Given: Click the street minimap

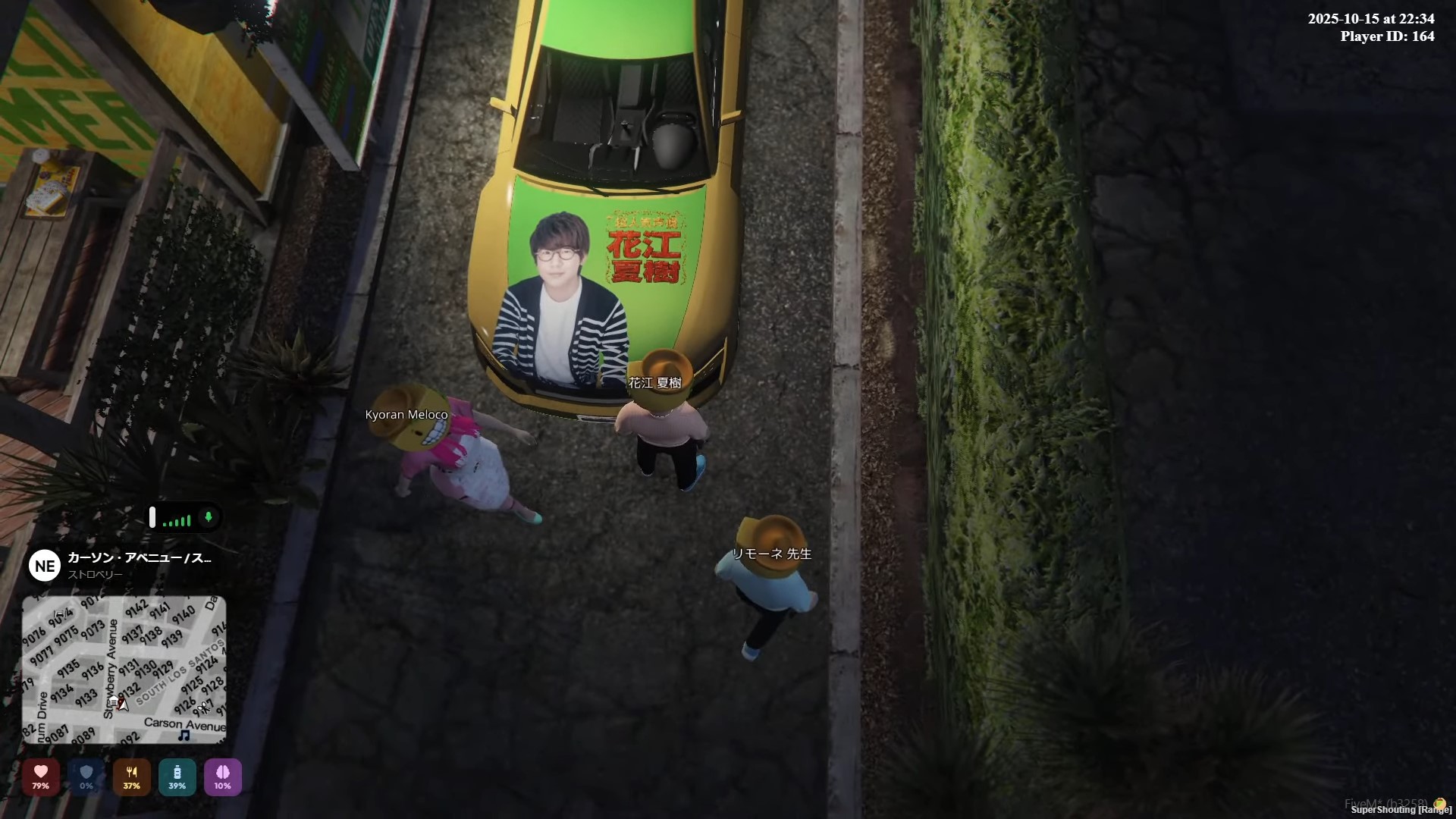Looking at the screenshot, I should [124, 669].
